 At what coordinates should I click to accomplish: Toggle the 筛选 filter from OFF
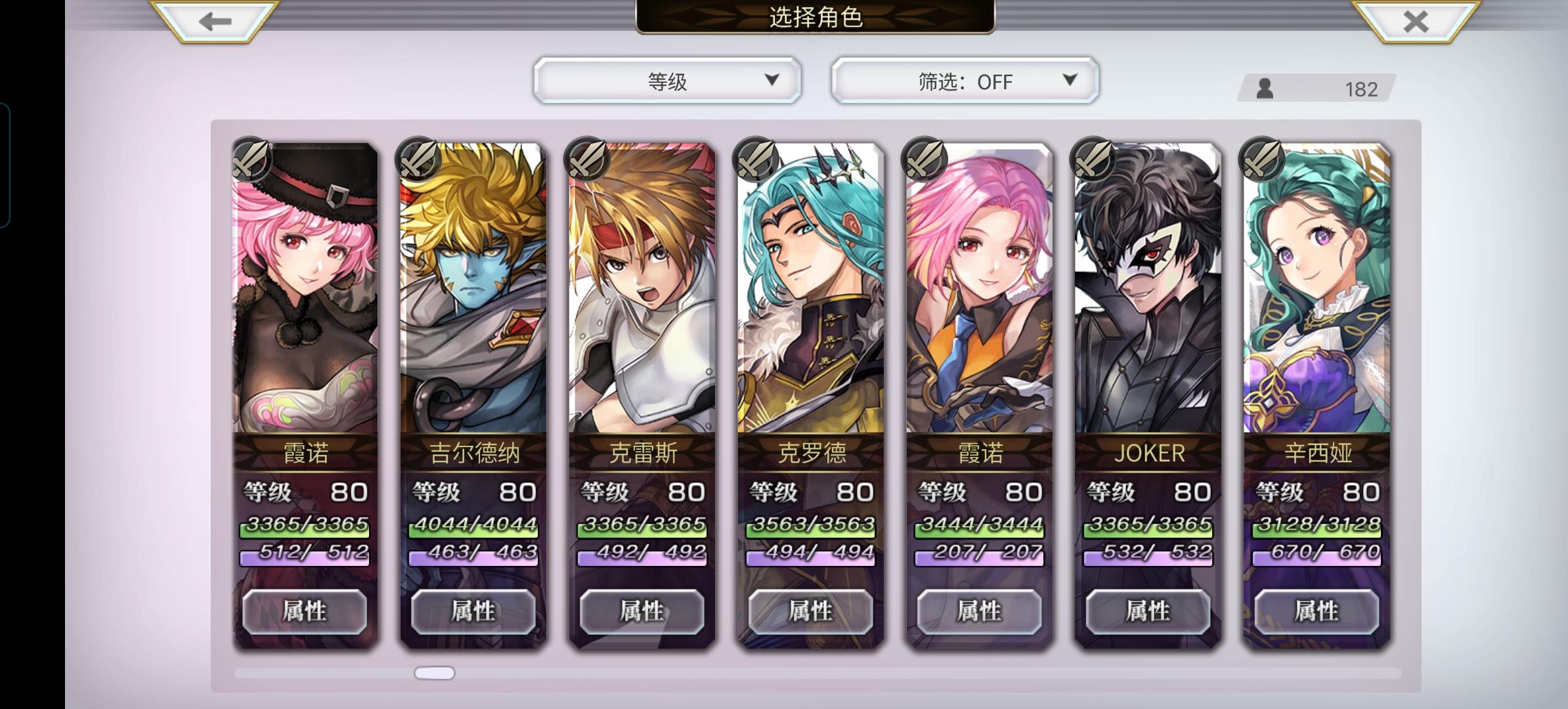click(x=965, y=80)
